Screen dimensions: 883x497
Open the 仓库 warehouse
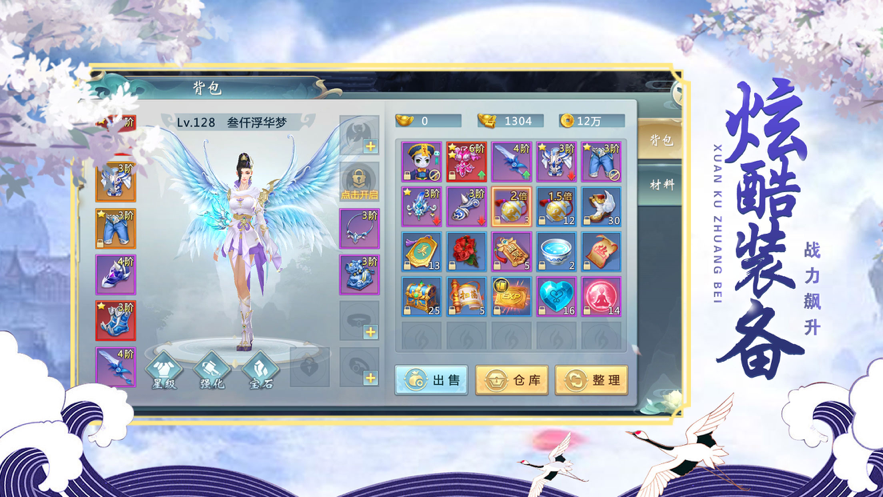(511, 380)
